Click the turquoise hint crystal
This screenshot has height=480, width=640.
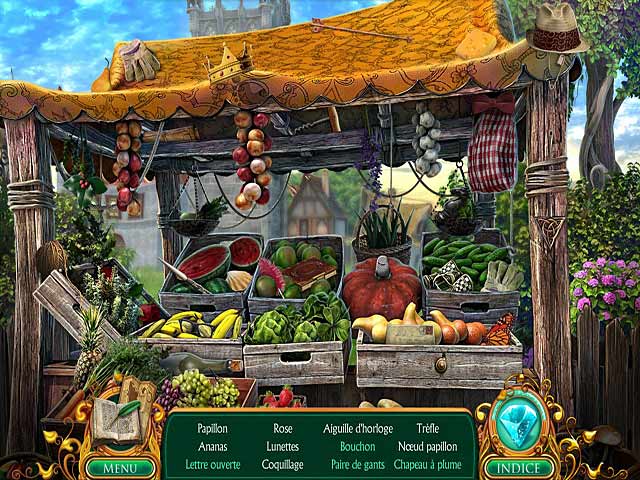[x=519, y=424]
